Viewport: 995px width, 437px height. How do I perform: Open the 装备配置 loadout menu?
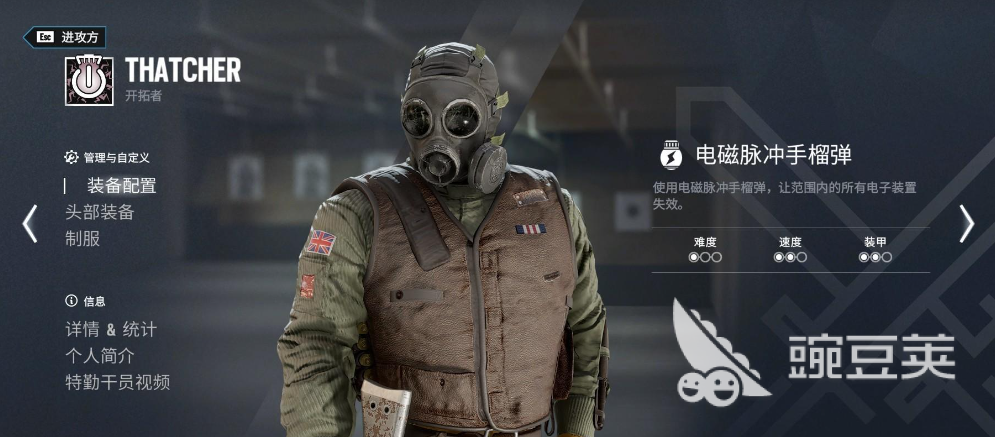click(x=121, y=185)
